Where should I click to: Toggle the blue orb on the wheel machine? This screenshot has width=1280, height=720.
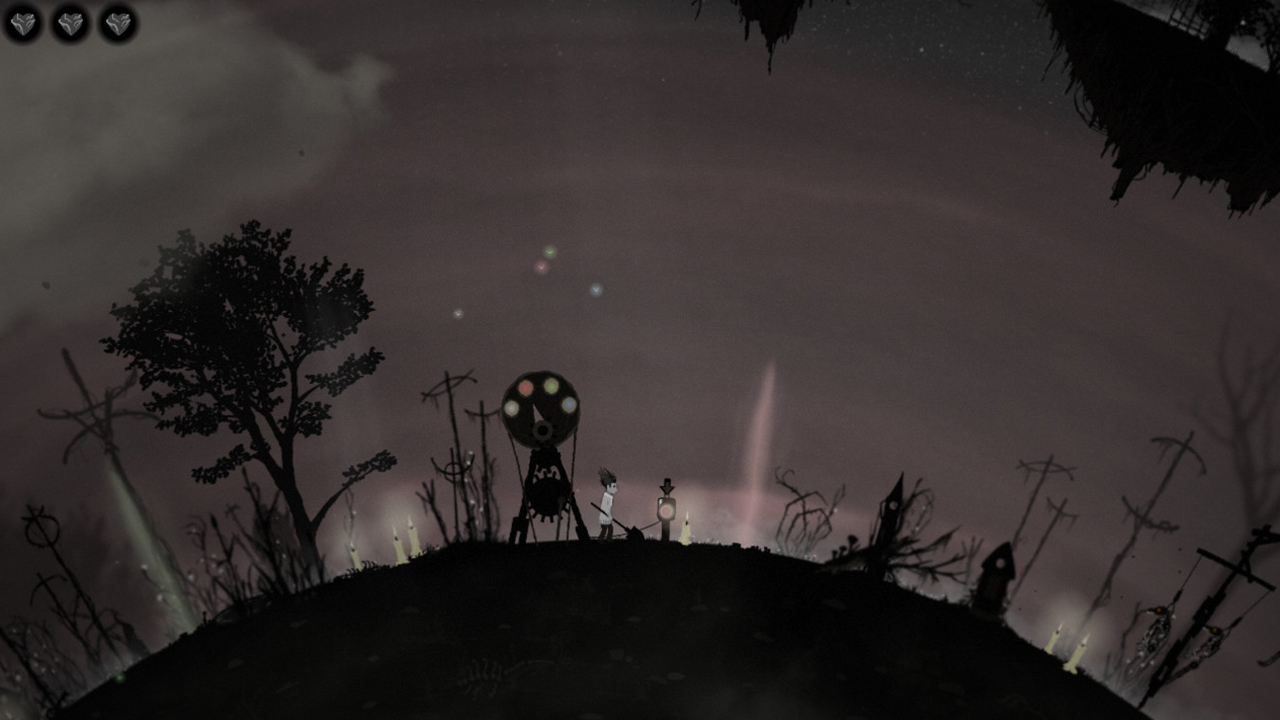[x=569, y=403]
